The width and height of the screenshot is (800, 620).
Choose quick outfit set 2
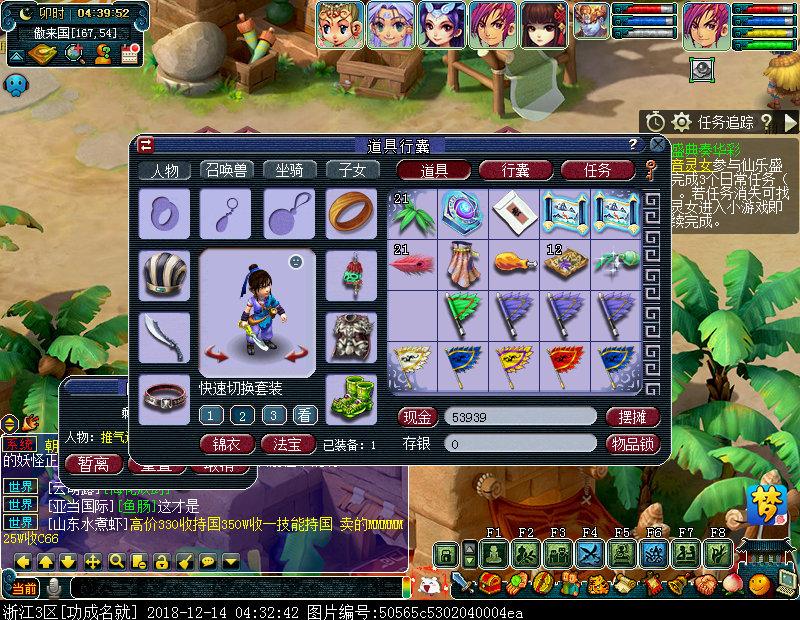[242, 415]
